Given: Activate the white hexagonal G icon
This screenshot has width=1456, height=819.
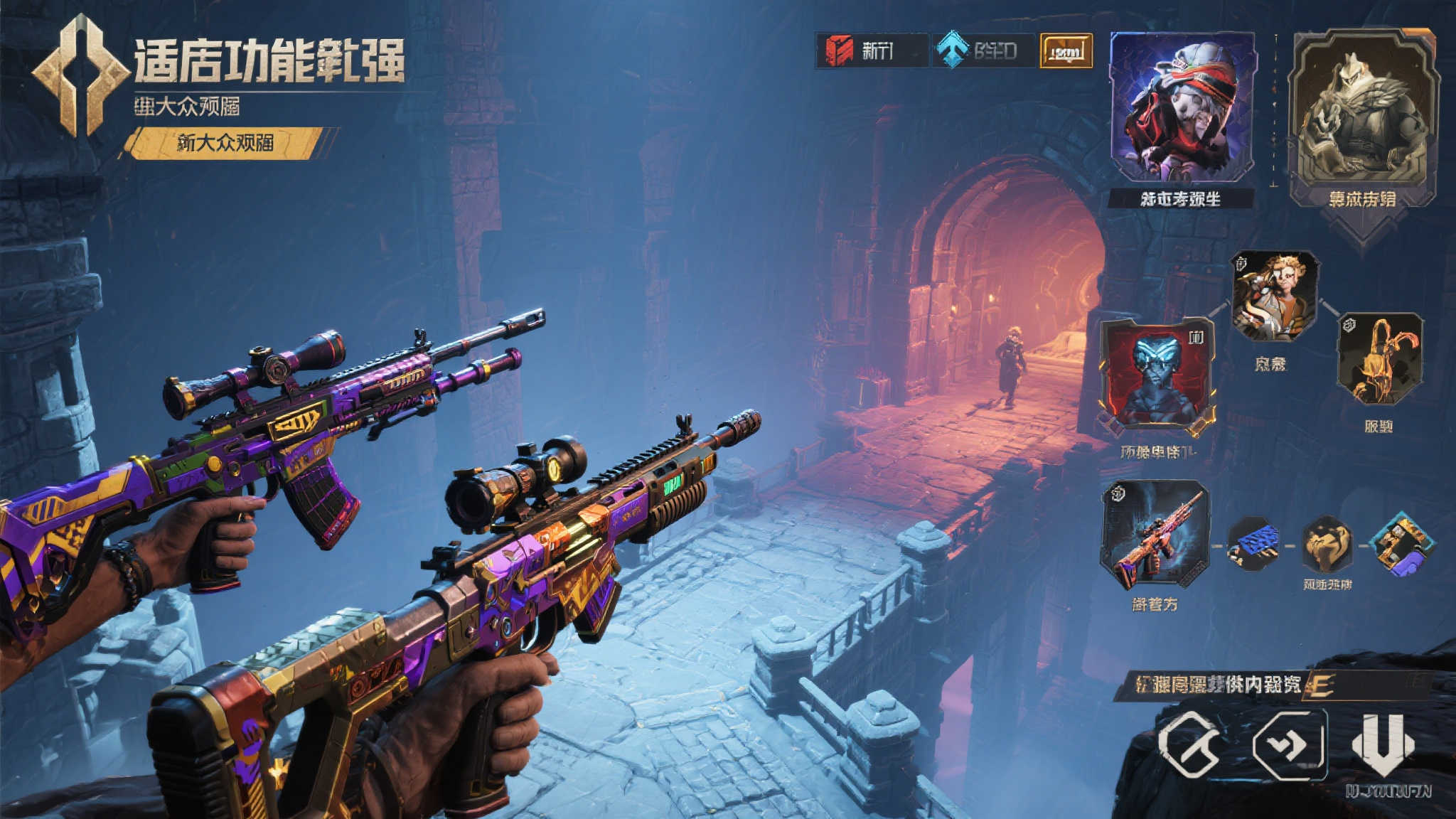Looking at the screenshot, I should (1189, 744).
